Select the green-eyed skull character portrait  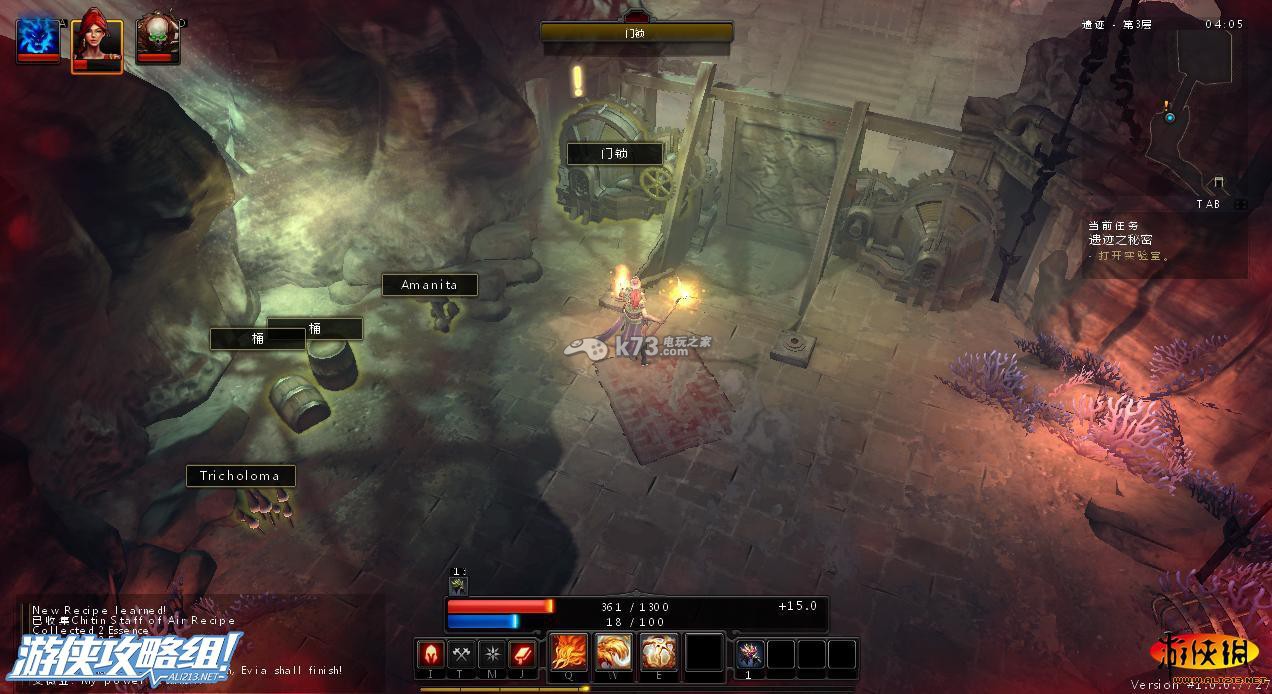coord(156,38)
